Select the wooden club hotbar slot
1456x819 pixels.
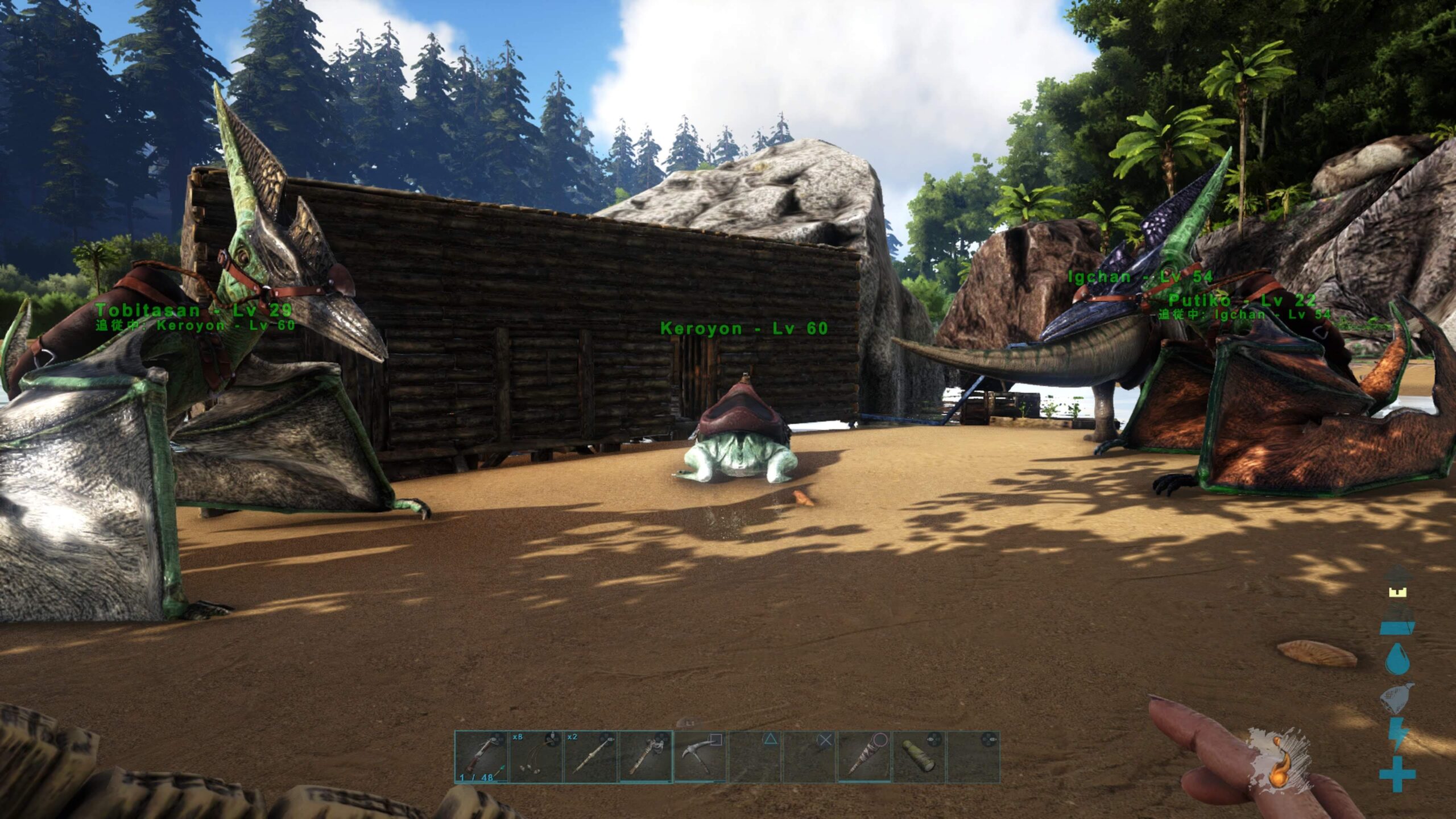click(863, 757)
